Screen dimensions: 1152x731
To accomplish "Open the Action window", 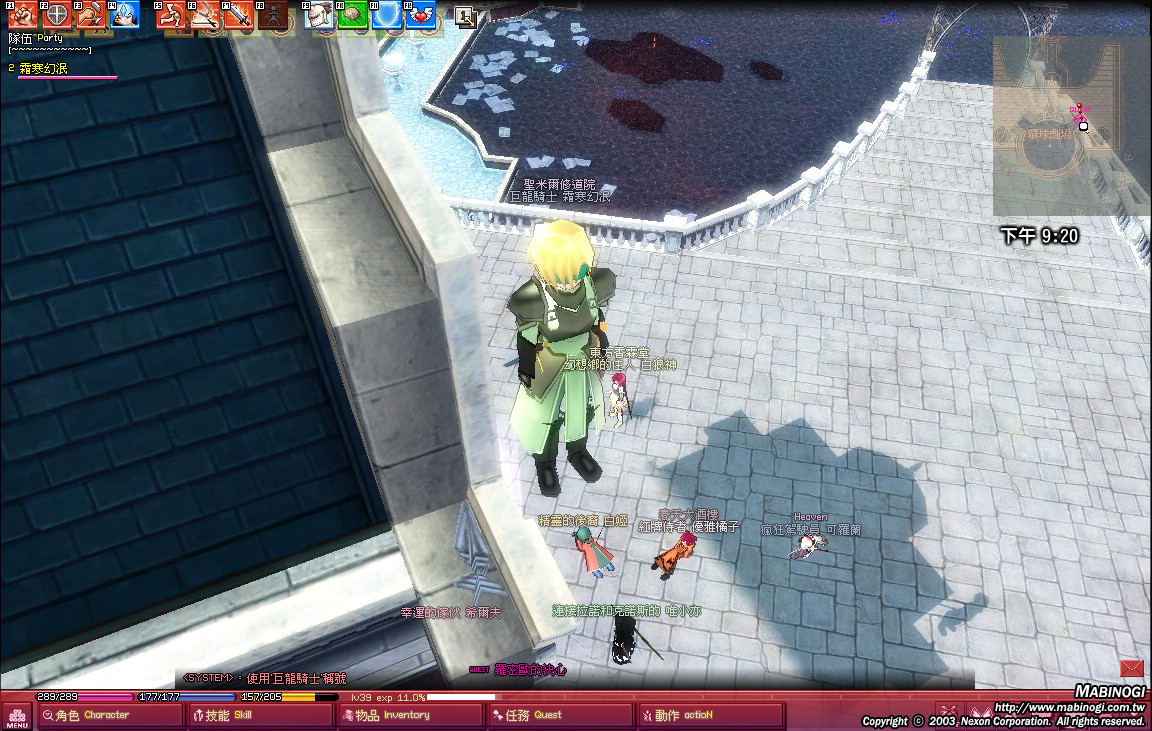I will point(711,715).
